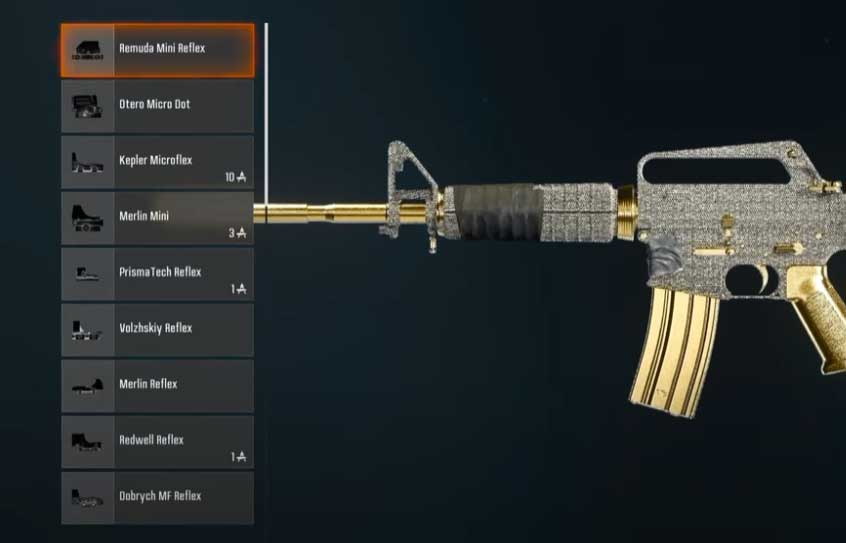
Task: Pick the Merlin Mini sight
Action: tap(158, 217)
